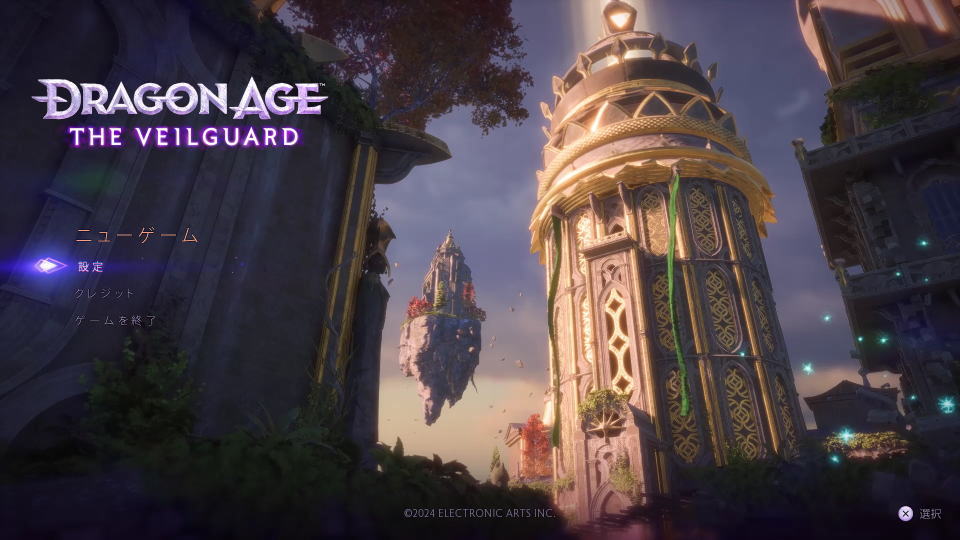Open the 設定 settings menu

[x=91, y=267]
